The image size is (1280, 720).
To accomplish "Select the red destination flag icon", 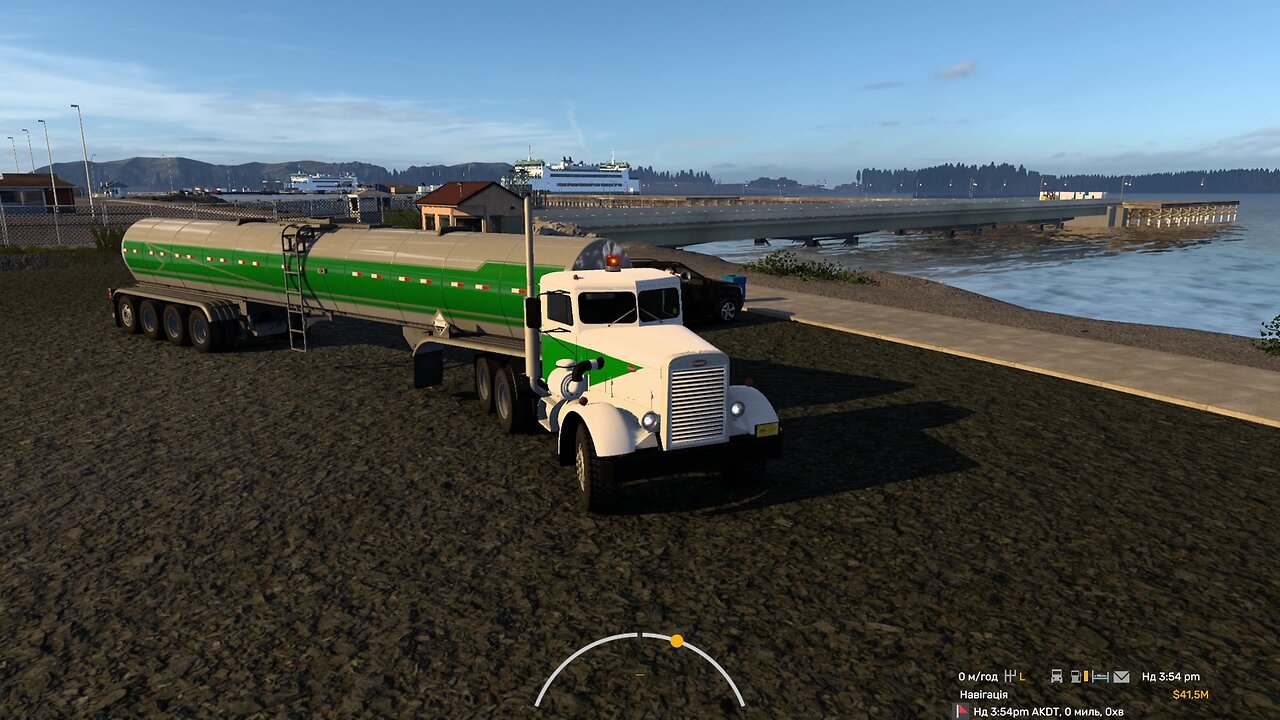I will tap(962, 711).
